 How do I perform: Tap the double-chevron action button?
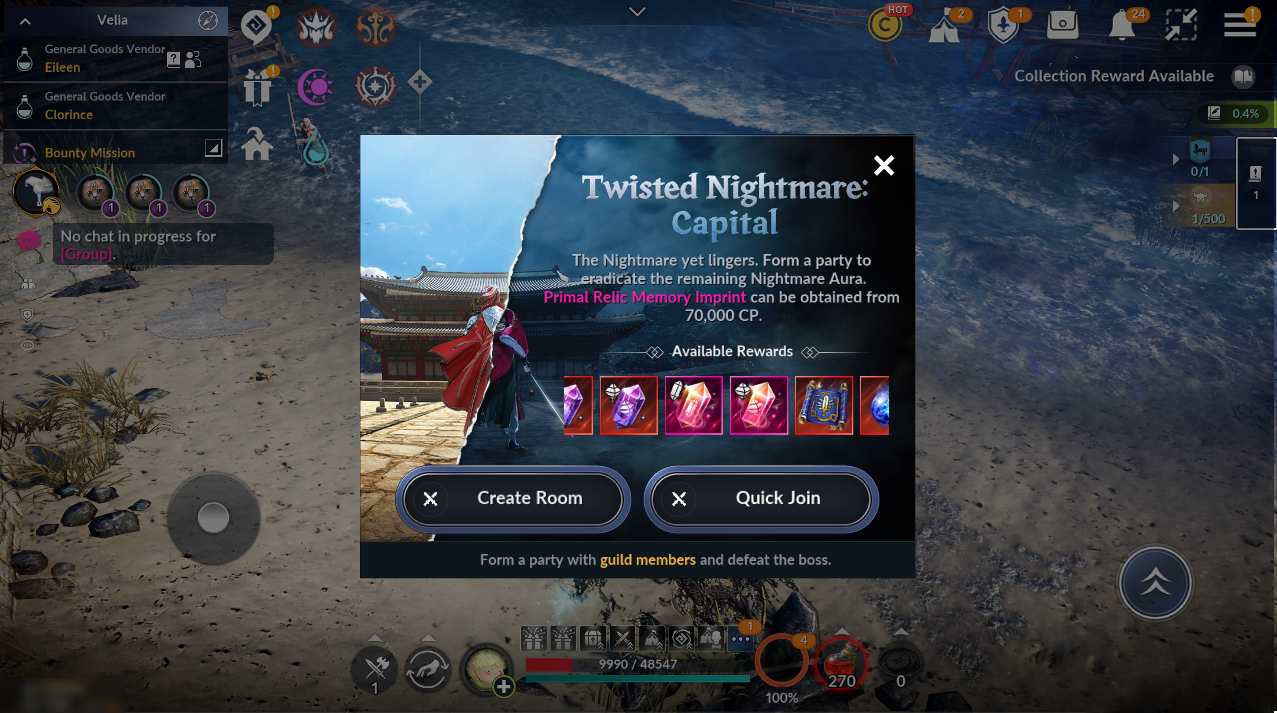(1155, 583)
